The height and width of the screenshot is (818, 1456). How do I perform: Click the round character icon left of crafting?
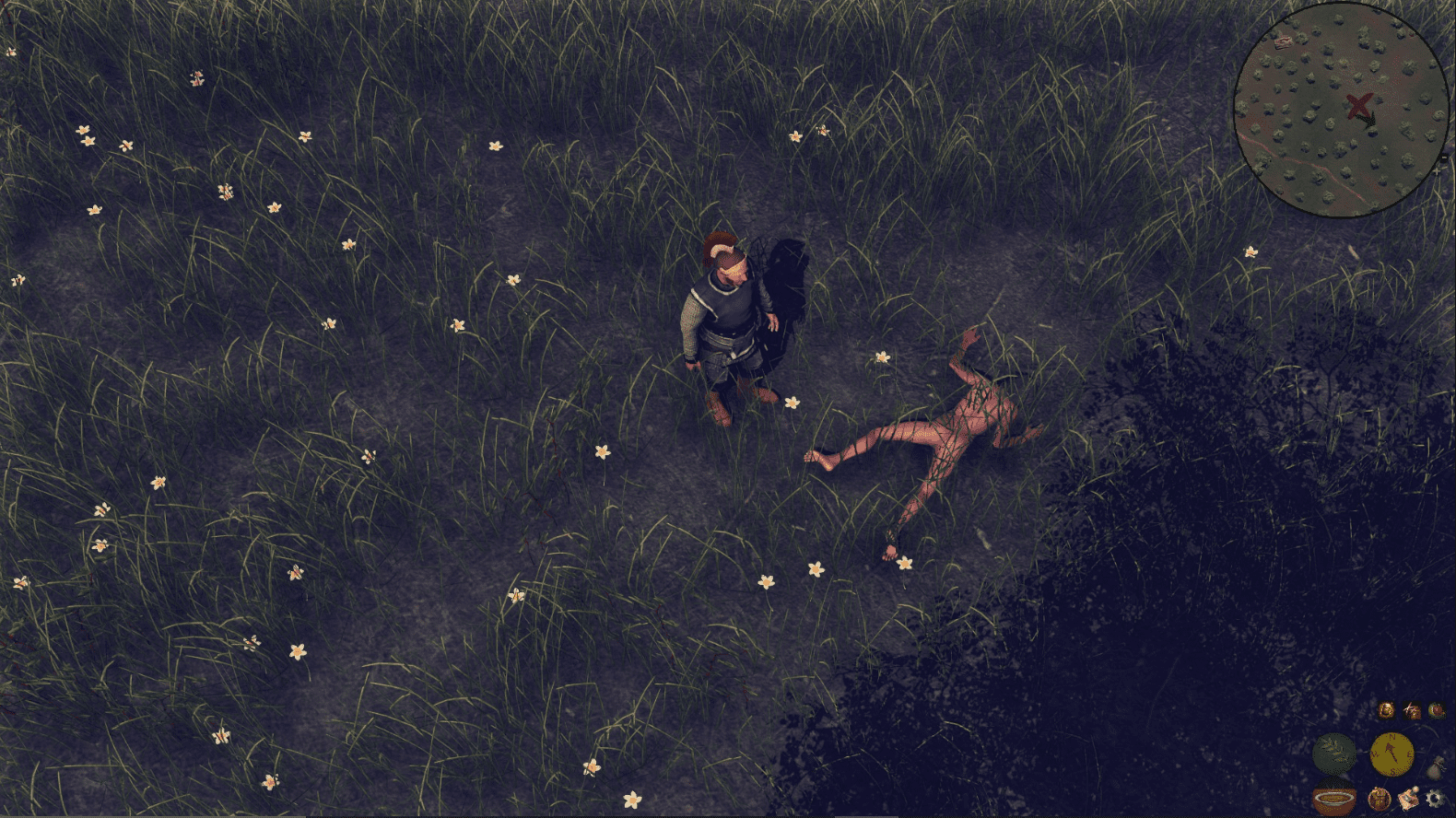(1380, 799)
